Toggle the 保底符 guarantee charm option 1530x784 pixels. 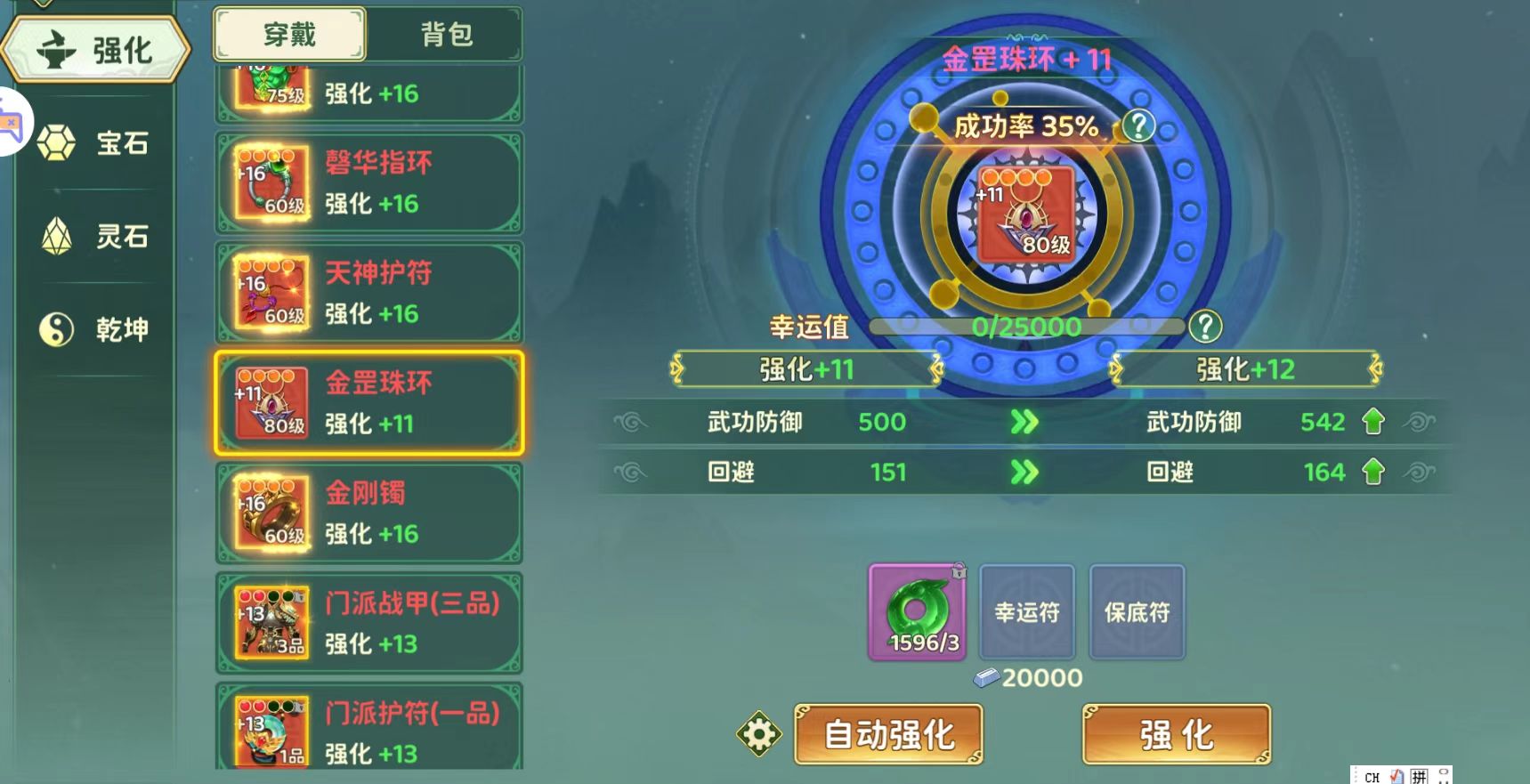pos(1137,612)
